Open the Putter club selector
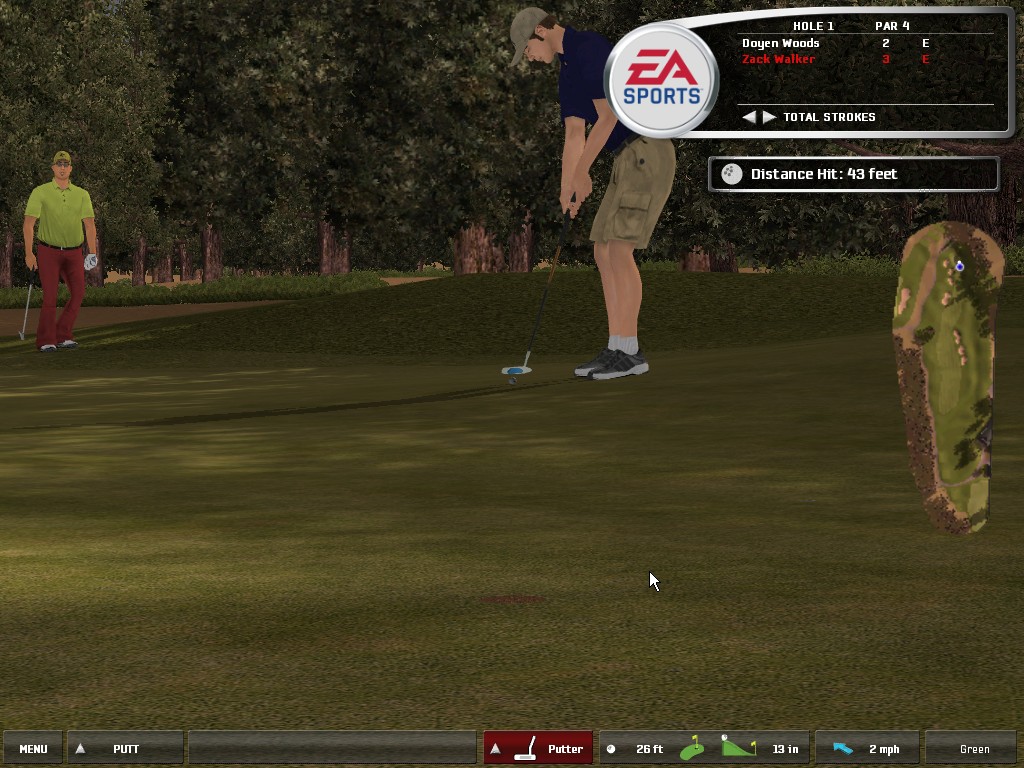Screen dimensions: 1024x768 click(538, 748)
